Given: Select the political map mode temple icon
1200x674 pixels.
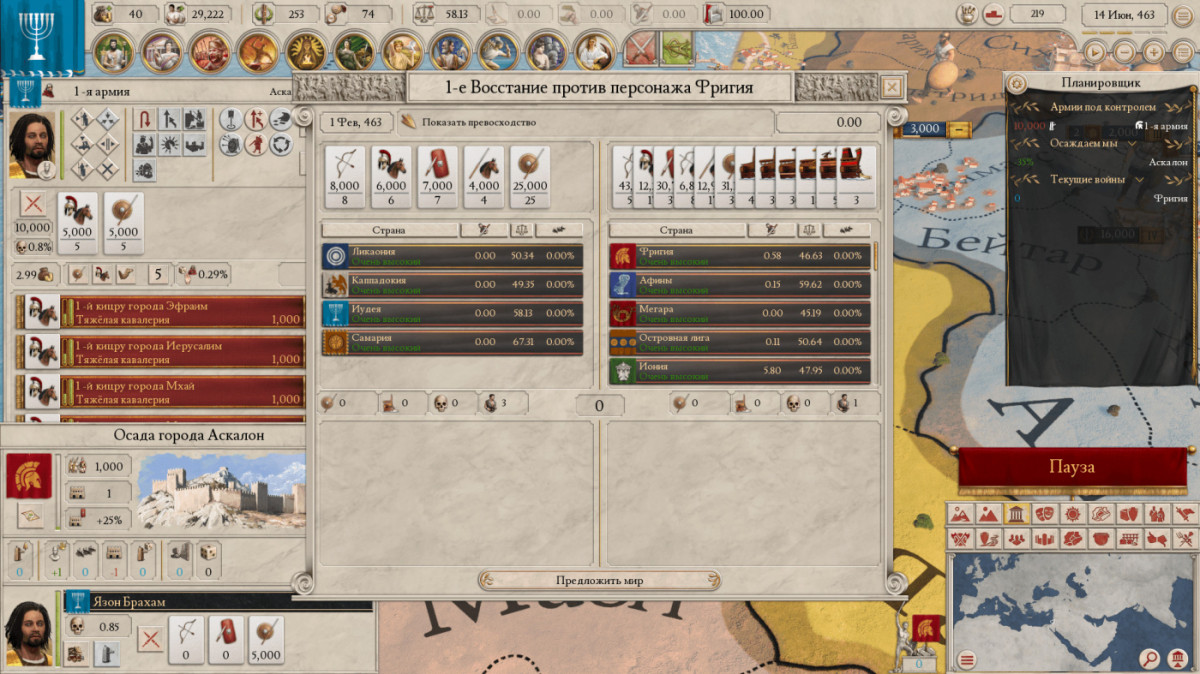Looking at the screenshot, I should (x=1016, y=515).
